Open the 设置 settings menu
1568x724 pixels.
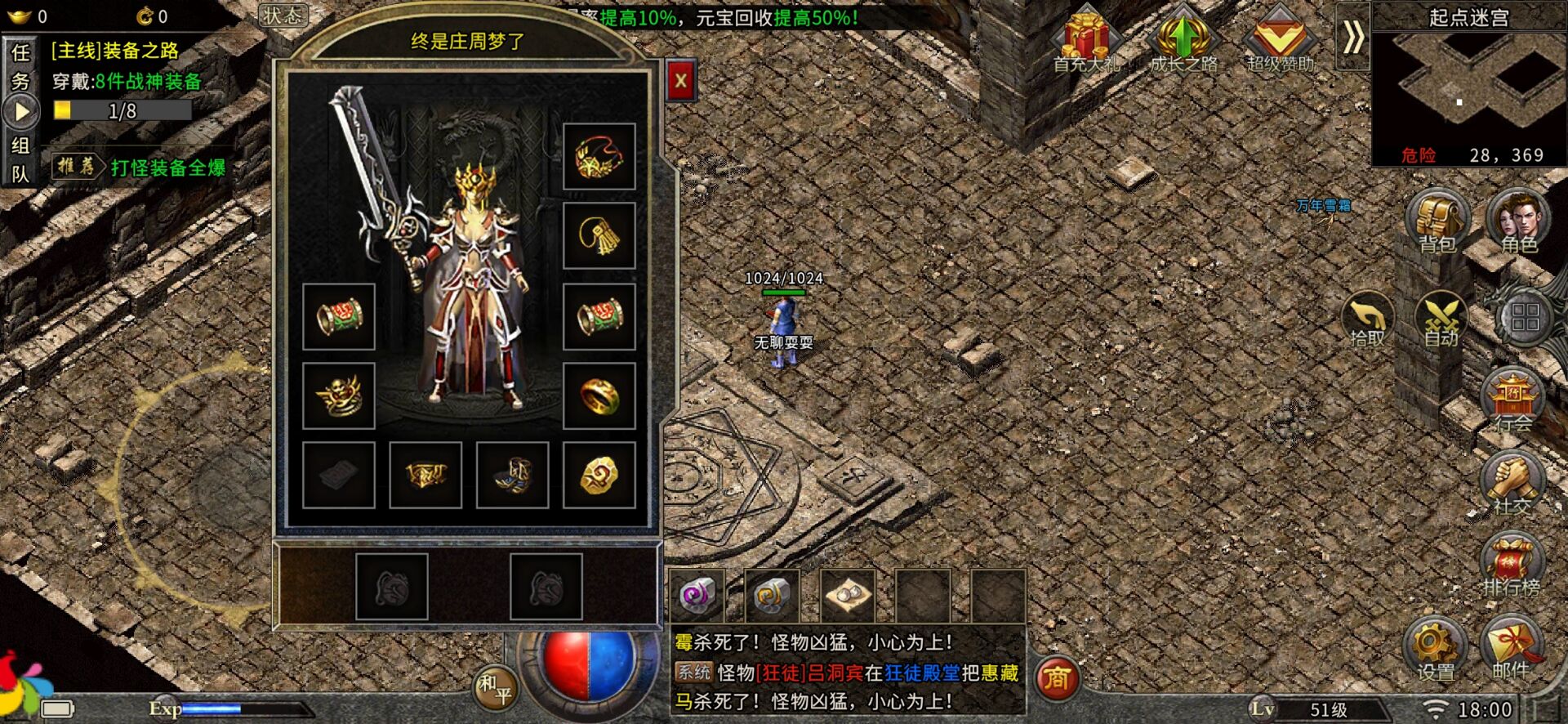coord(1435,649)
